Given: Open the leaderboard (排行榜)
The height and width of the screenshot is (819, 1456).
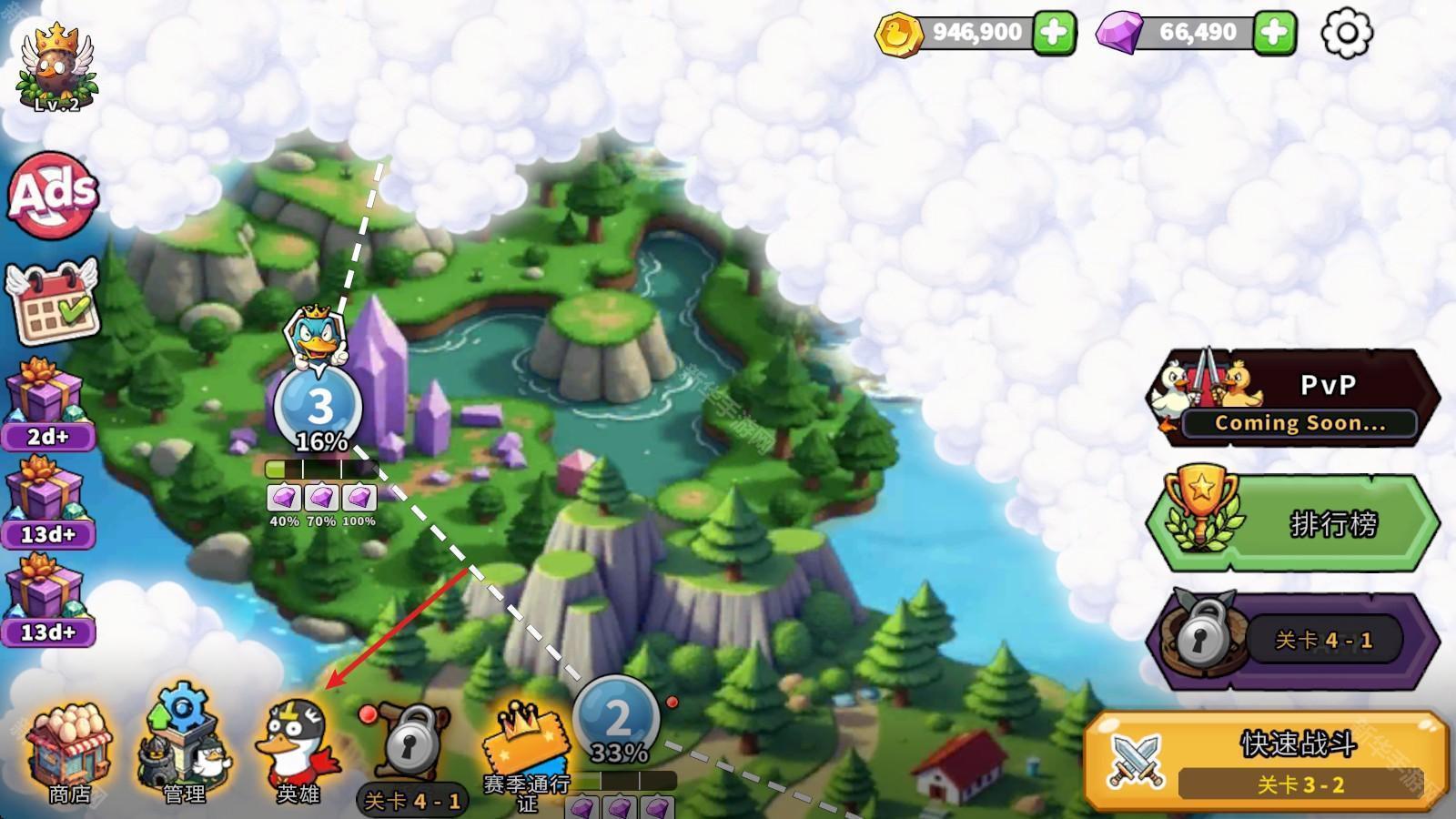Looking at the screenshot, I should pyautogui.click(x=1292, y=522).
